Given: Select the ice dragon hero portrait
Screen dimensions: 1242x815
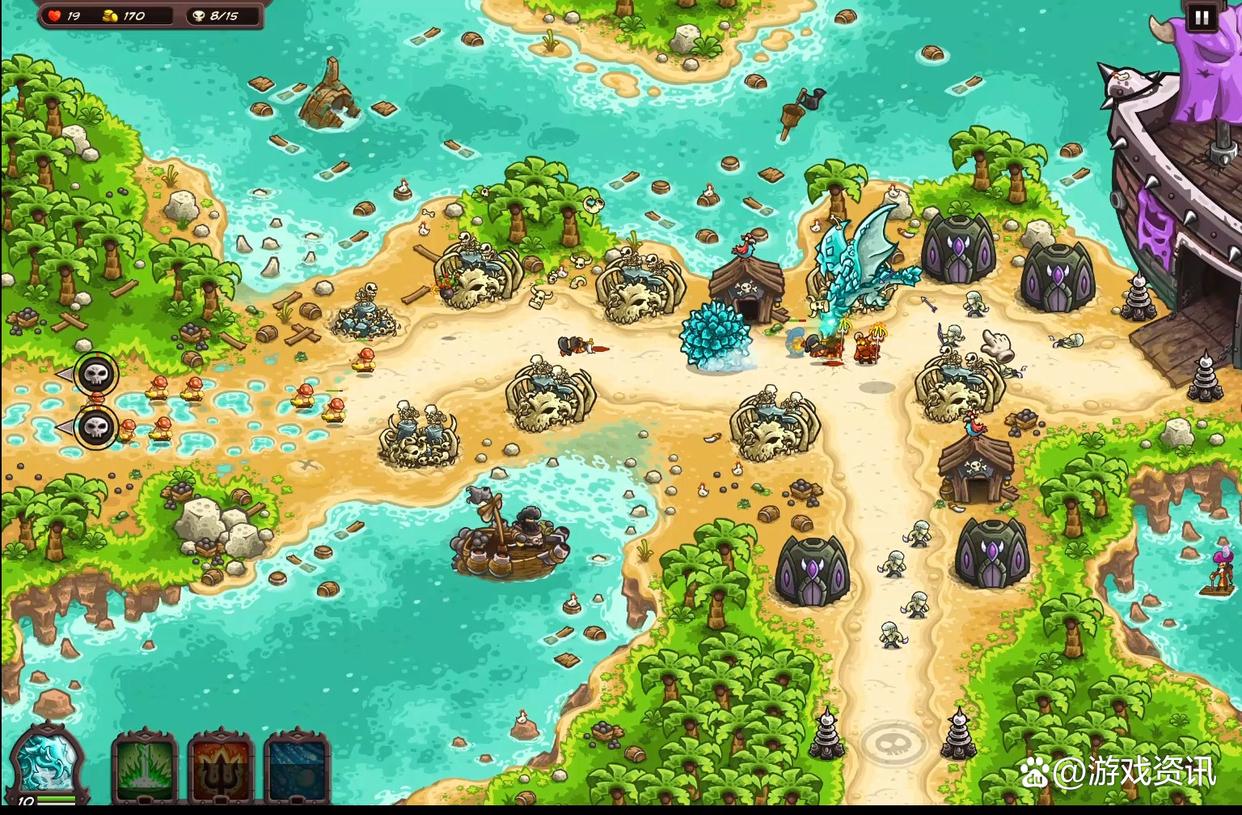Looking at the screenshot, I should coord(46,762).
